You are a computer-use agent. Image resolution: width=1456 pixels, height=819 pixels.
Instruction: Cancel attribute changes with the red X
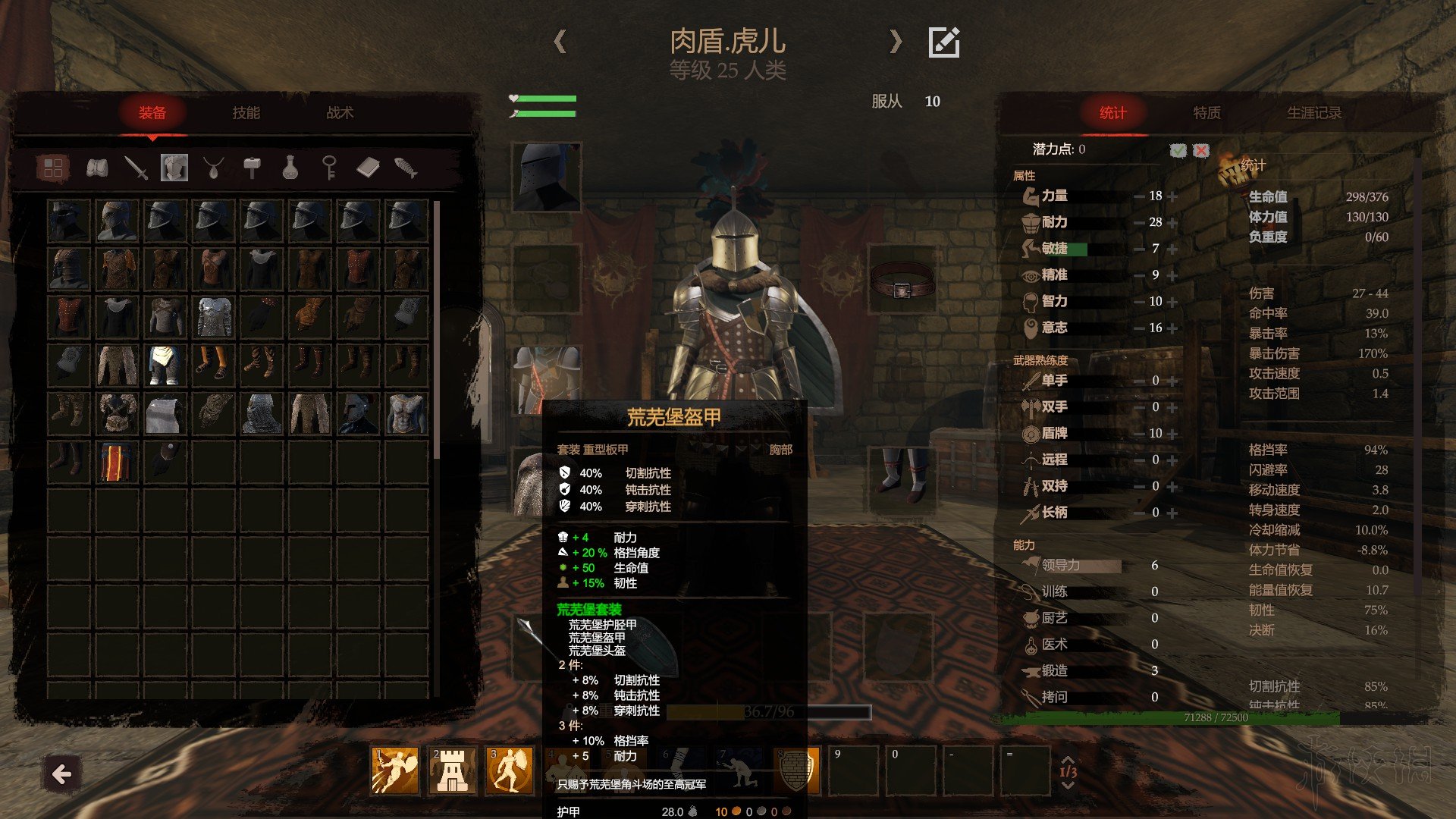click(x=1201, y=150)
